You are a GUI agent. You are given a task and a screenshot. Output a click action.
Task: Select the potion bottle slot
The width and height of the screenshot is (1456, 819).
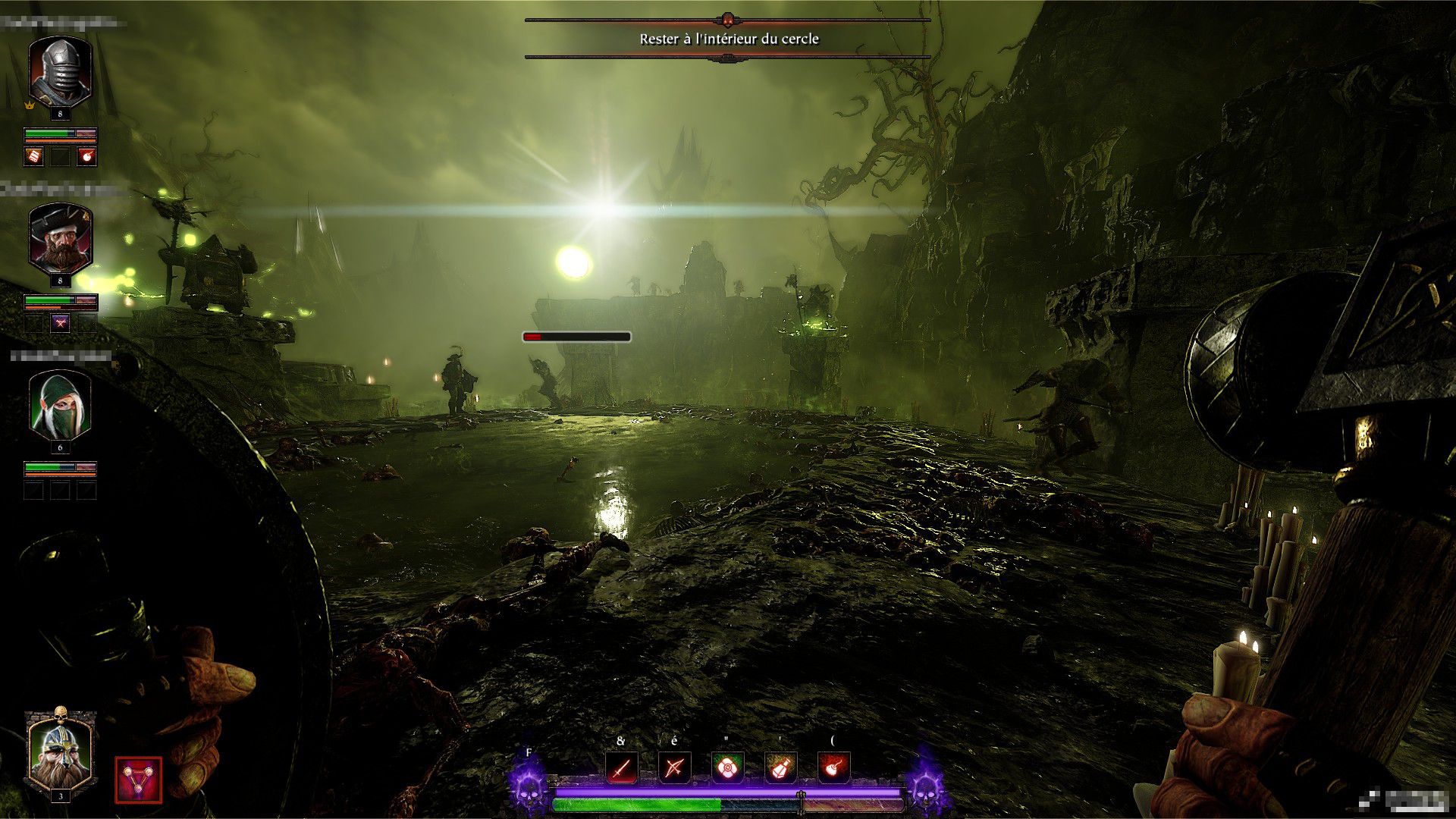click(780, 769)
